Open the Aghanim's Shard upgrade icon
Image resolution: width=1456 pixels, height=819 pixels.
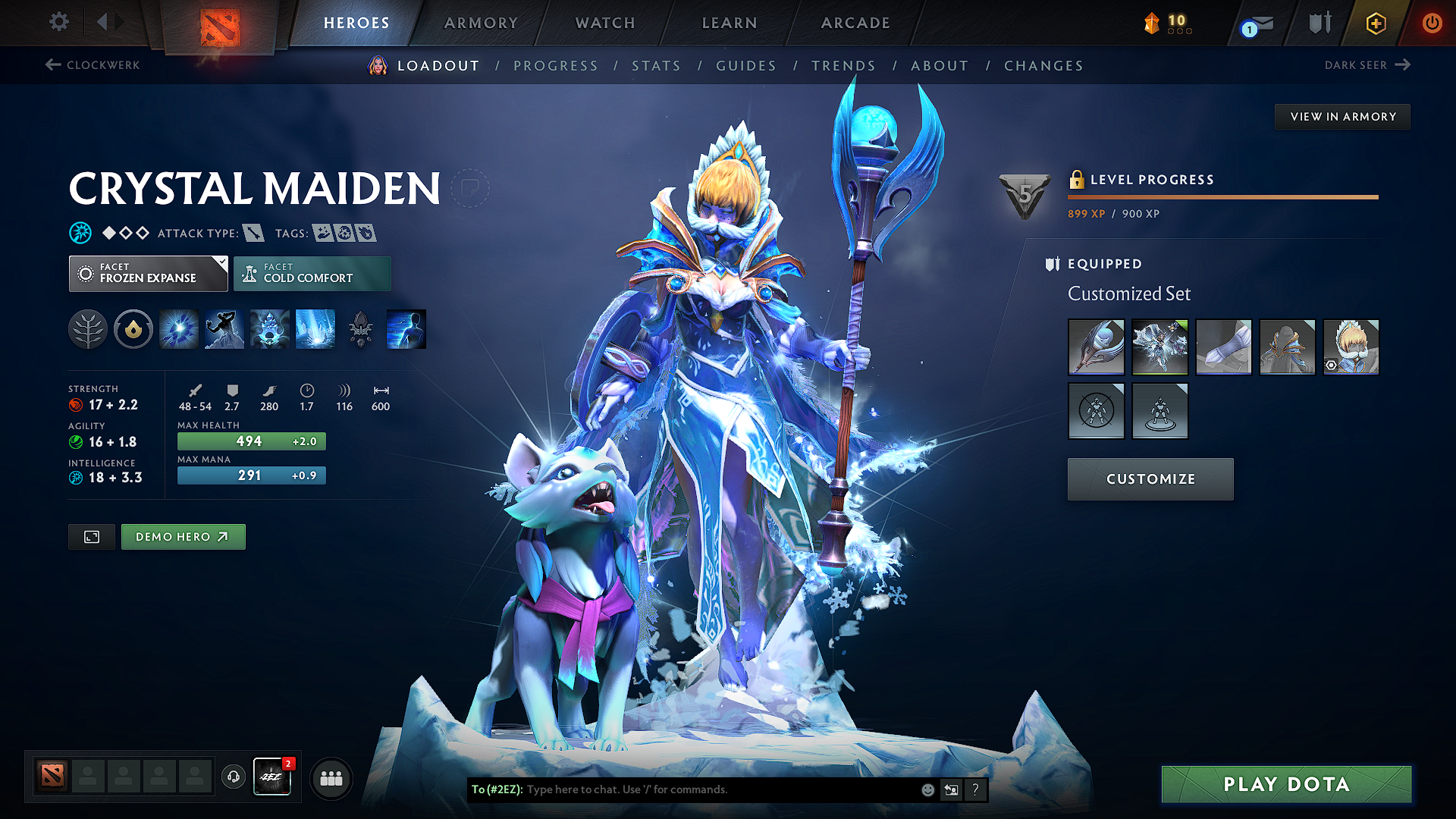(x=360, y=328)
